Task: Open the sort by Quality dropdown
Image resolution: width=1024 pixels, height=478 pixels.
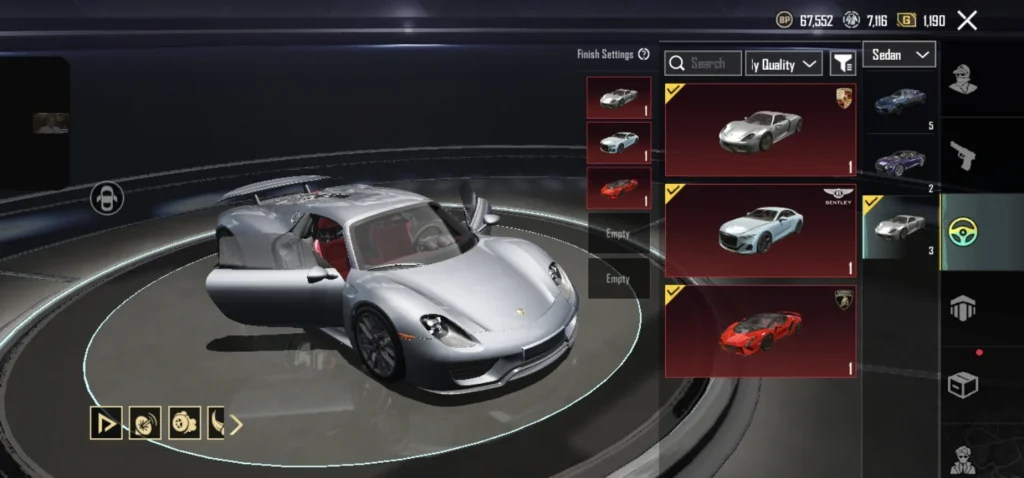Action: pyautogui.click(x=785, y=64)
